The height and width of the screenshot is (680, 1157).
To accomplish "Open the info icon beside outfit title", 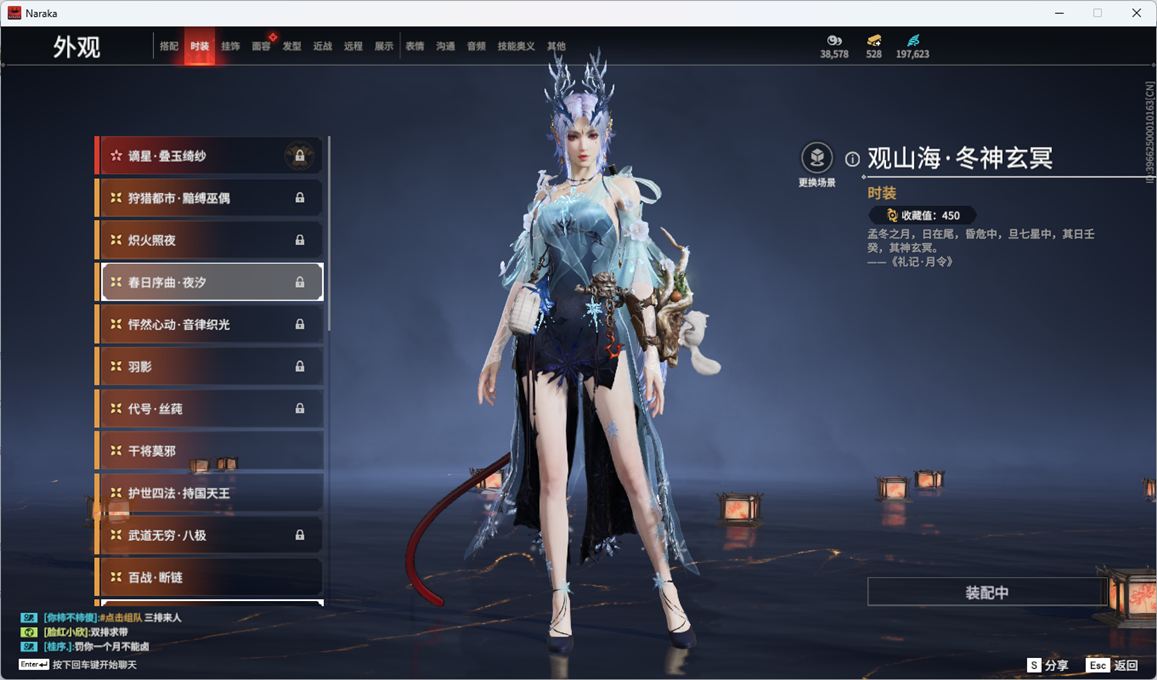I will [852, 159].
